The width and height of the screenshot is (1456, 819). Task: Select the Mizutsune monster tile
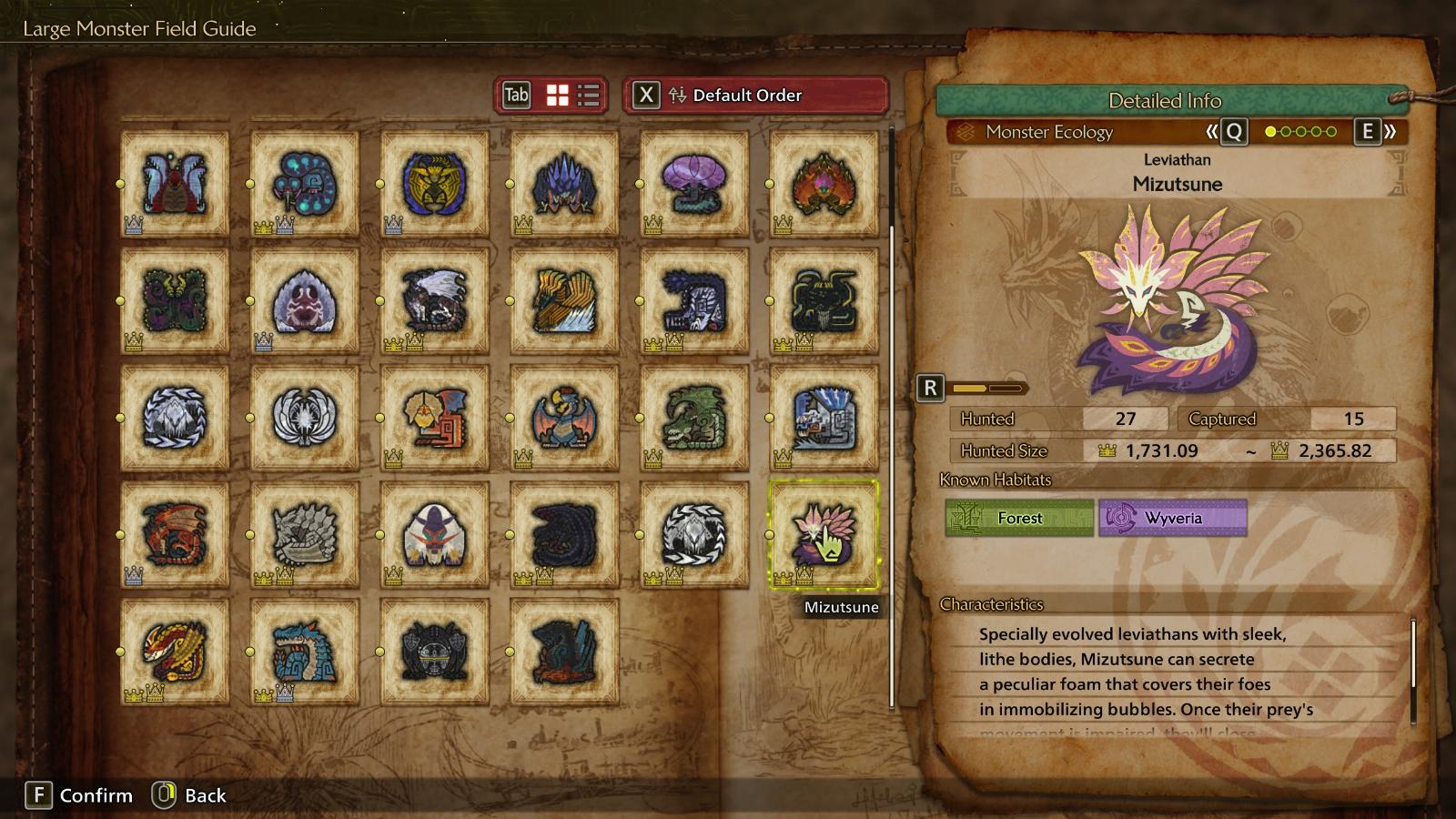(x=824, y=534)
